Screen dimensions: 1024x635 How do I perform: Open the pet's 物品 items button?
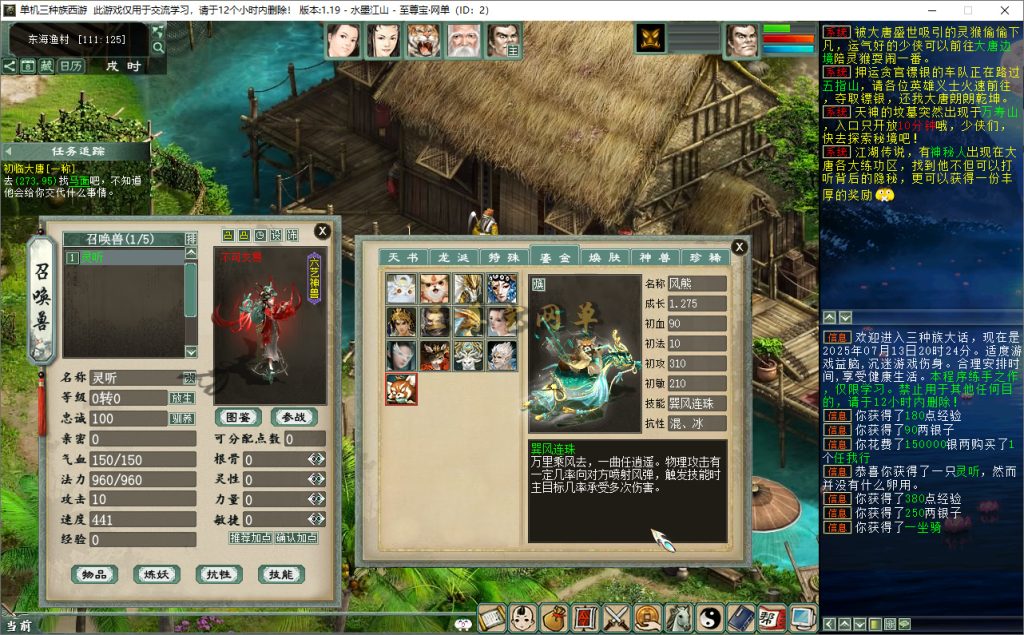tap(95, 574)
